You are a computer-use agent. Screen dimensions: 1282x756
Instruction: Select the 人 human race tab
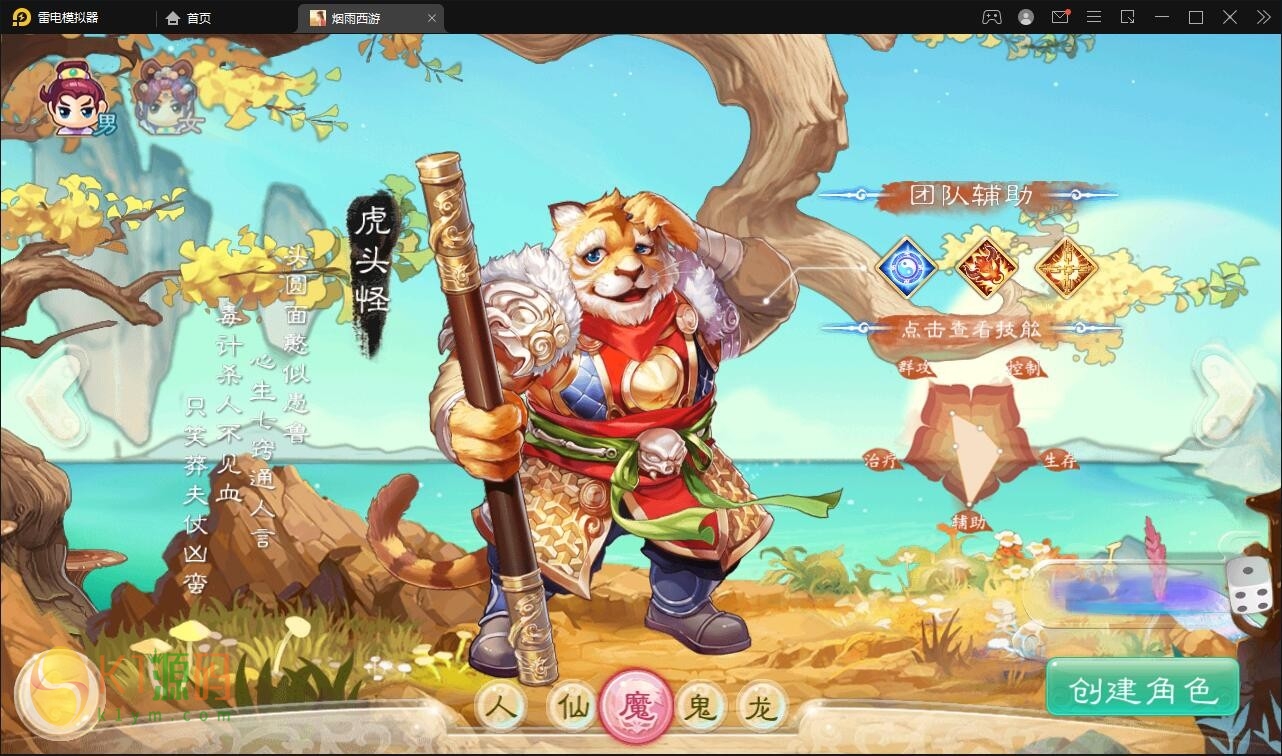(503, 706)
